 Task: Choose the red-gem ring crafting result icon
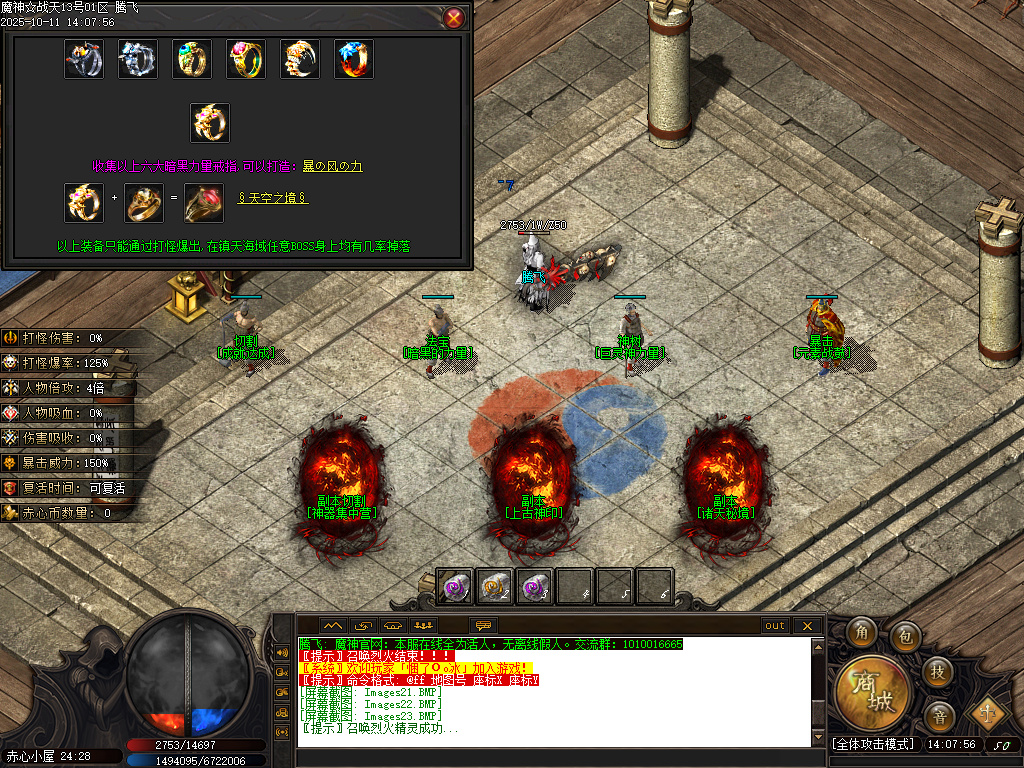[x=204, y=203]
